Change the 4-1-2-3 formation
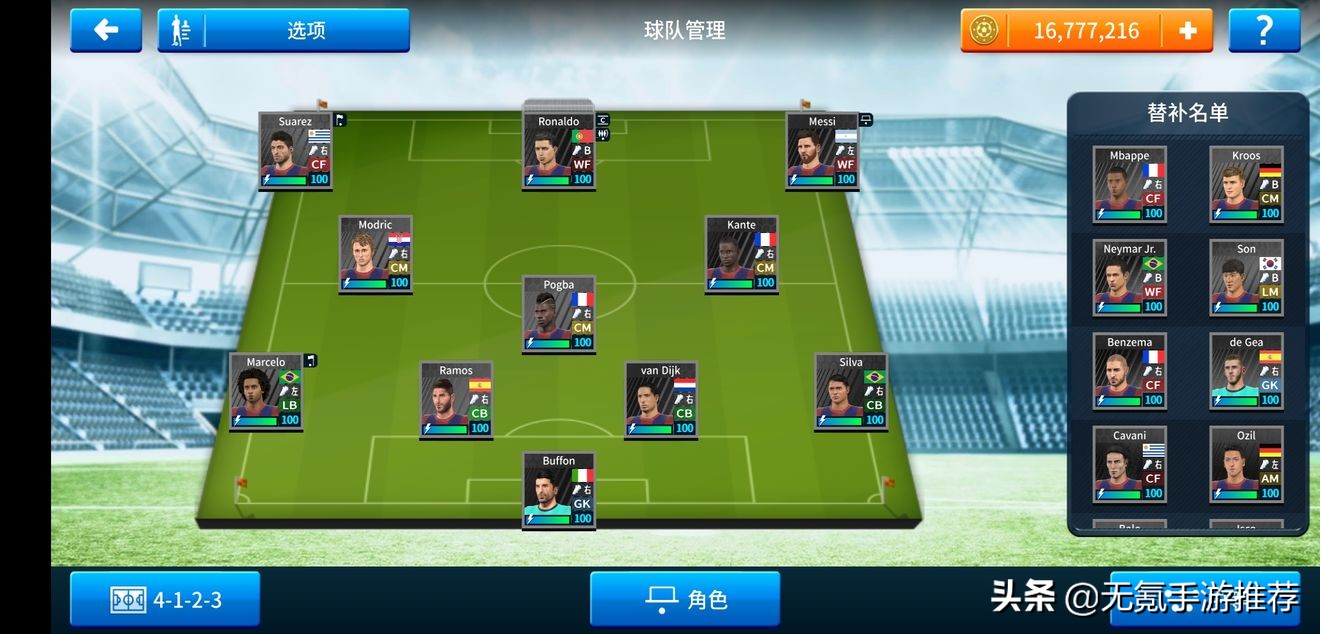Image resolution: width=1320 pixels, height=634 pixels. [165, 599]
